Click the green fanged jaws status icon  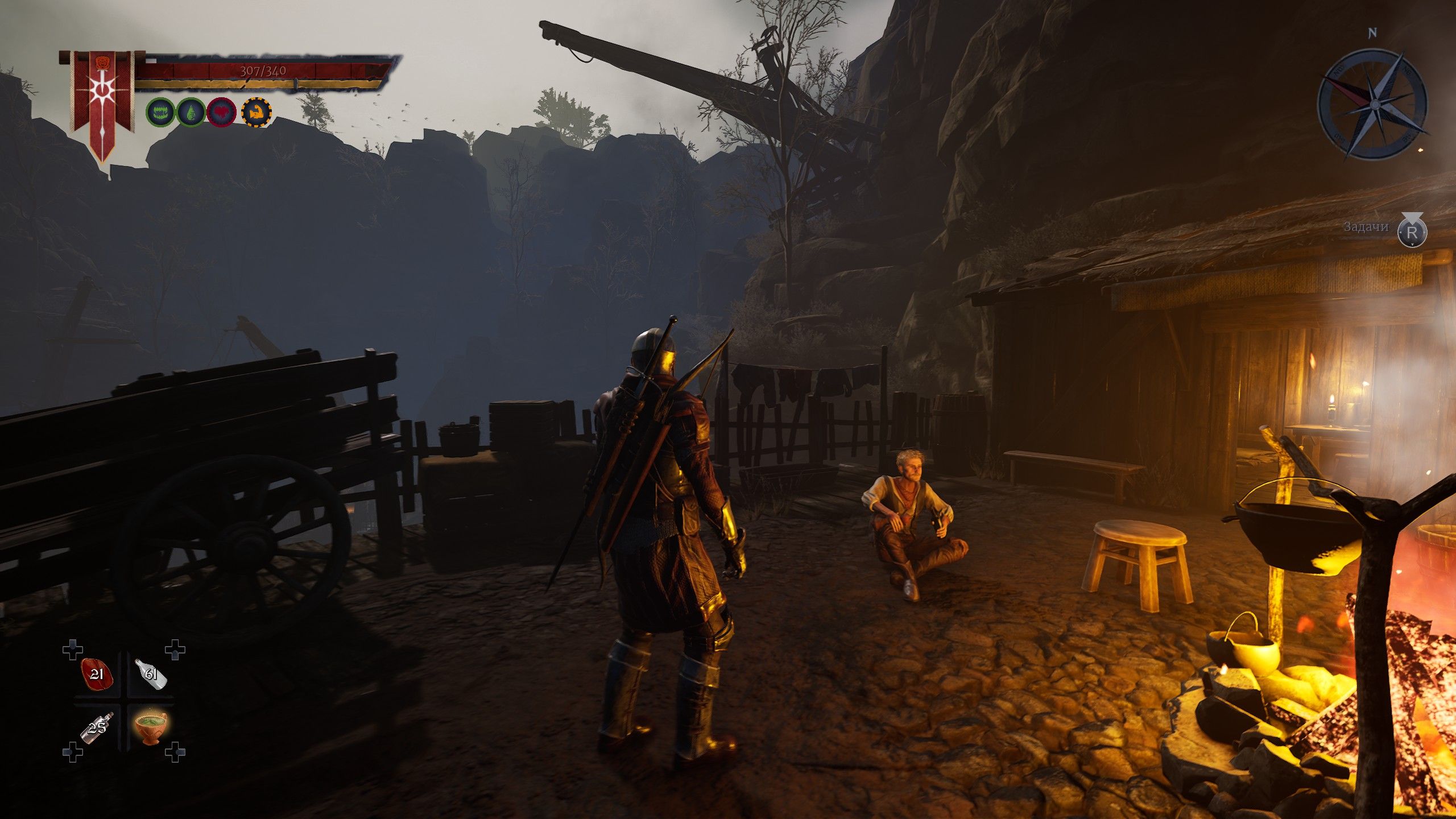tap(160, 112)
